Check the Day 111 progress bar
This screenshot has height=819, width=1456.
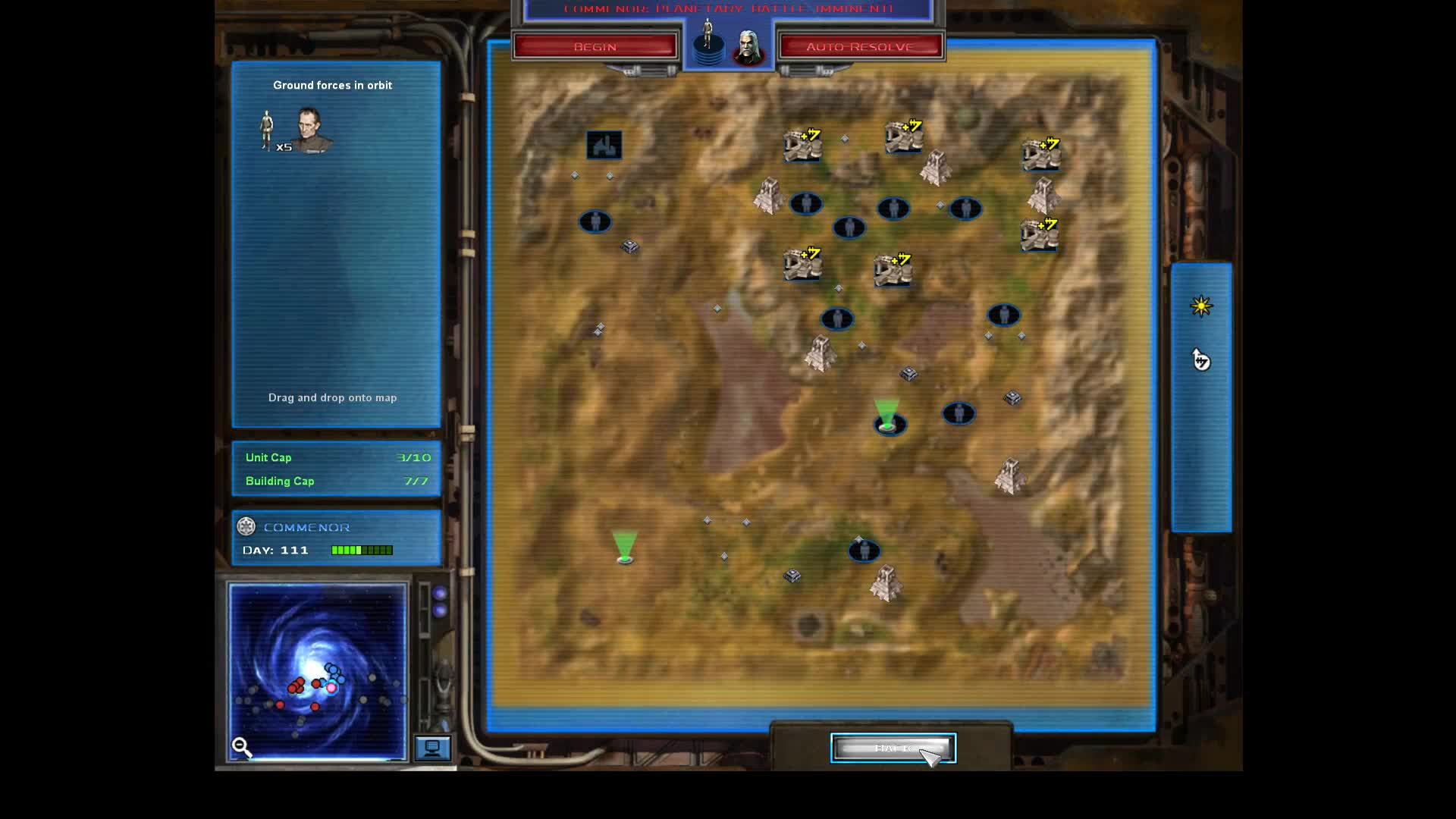[362, 550]
